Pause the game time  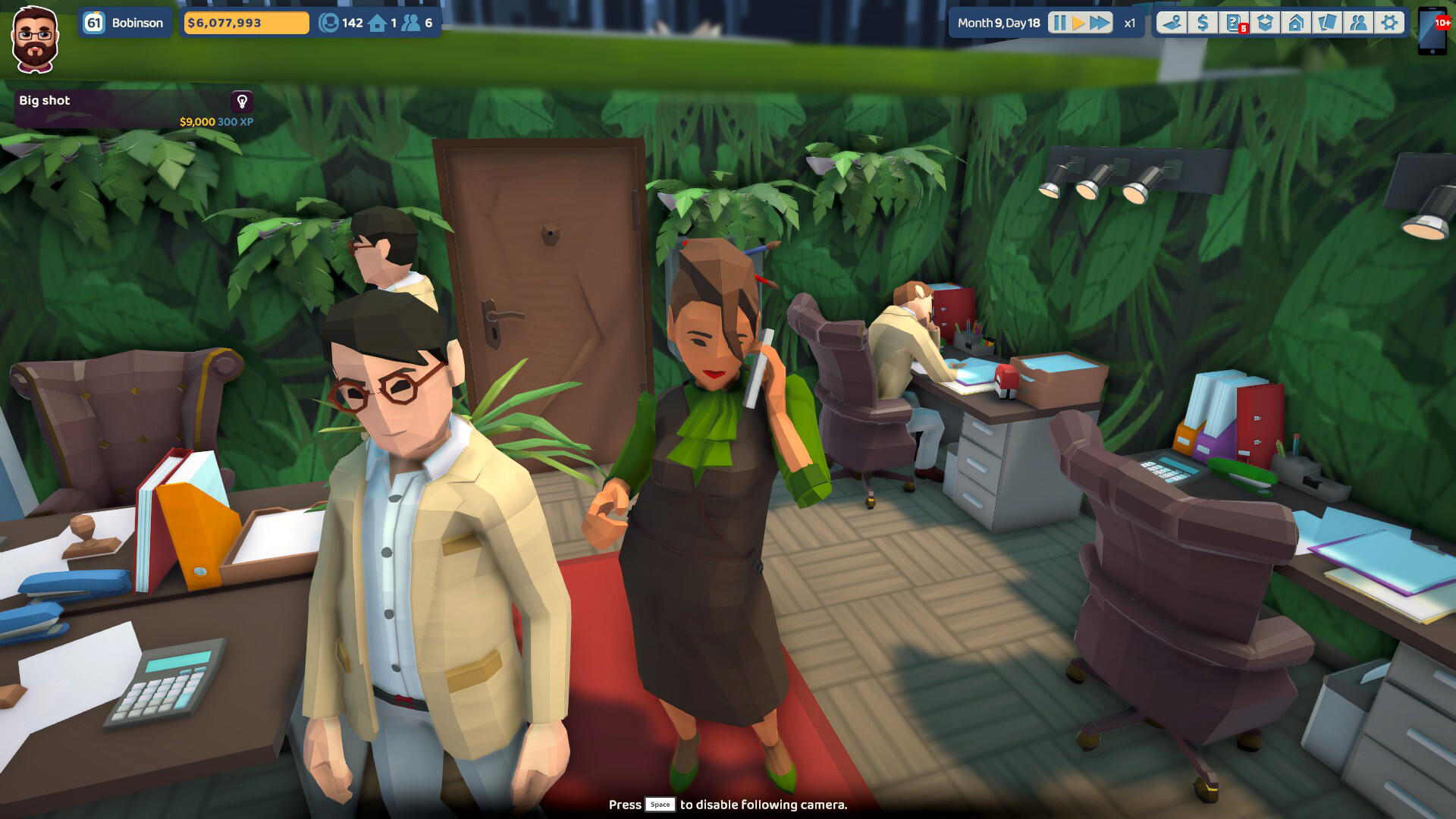pos(1059,23)
